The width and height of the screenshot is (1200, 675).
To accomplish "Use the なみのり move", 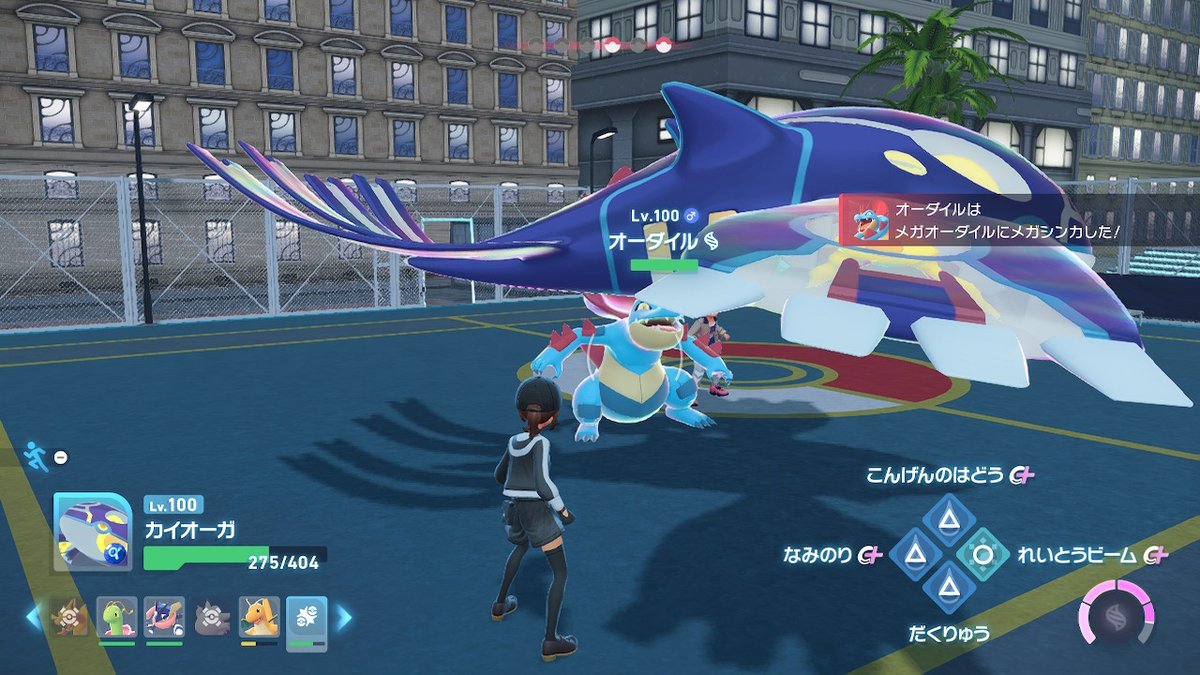I will pyautogui.click(x=913, y=553).
